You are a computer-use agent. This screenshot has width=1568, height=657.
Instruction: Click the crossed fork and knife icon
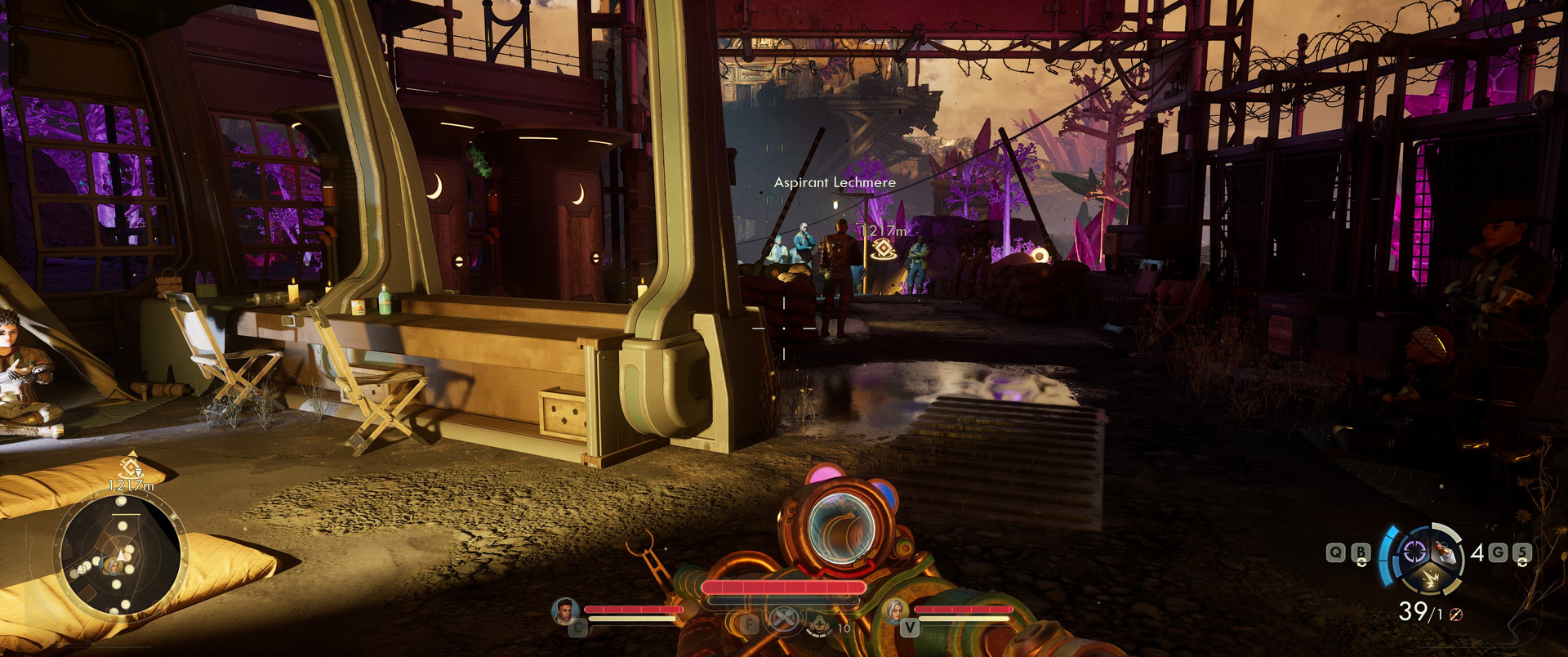(x=783, y=619)
